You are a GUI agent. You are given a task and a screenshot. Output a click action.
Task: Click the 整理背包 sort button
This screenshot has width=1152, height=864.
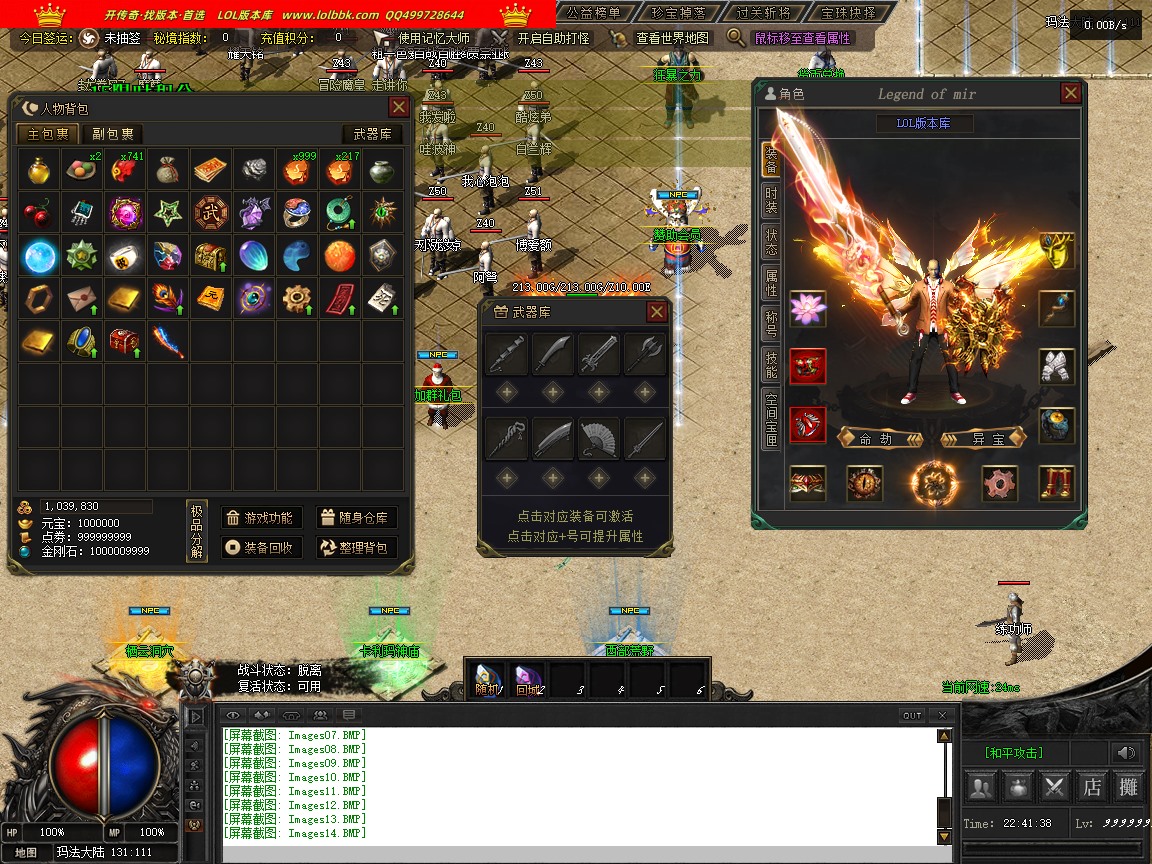[x=357, y=548]
